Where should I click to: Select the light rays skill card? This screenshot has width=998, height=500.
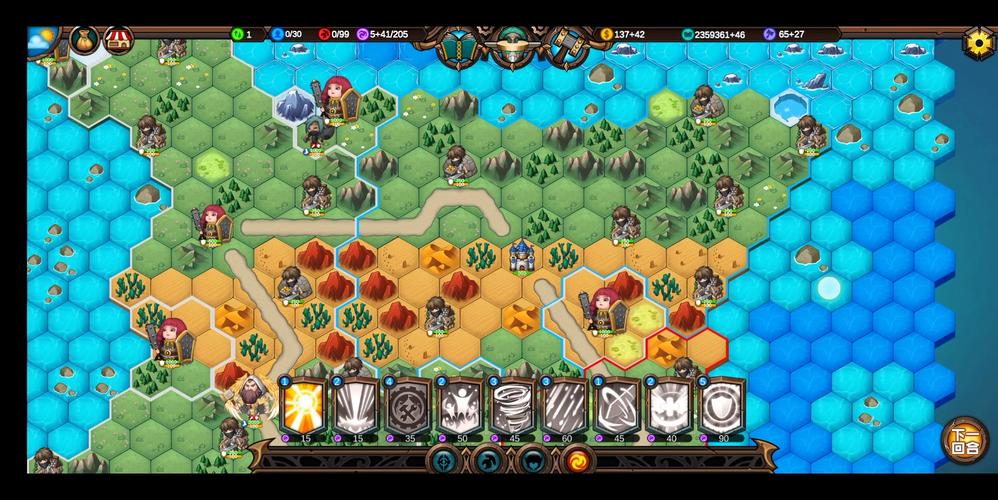[x=356, y=407]
